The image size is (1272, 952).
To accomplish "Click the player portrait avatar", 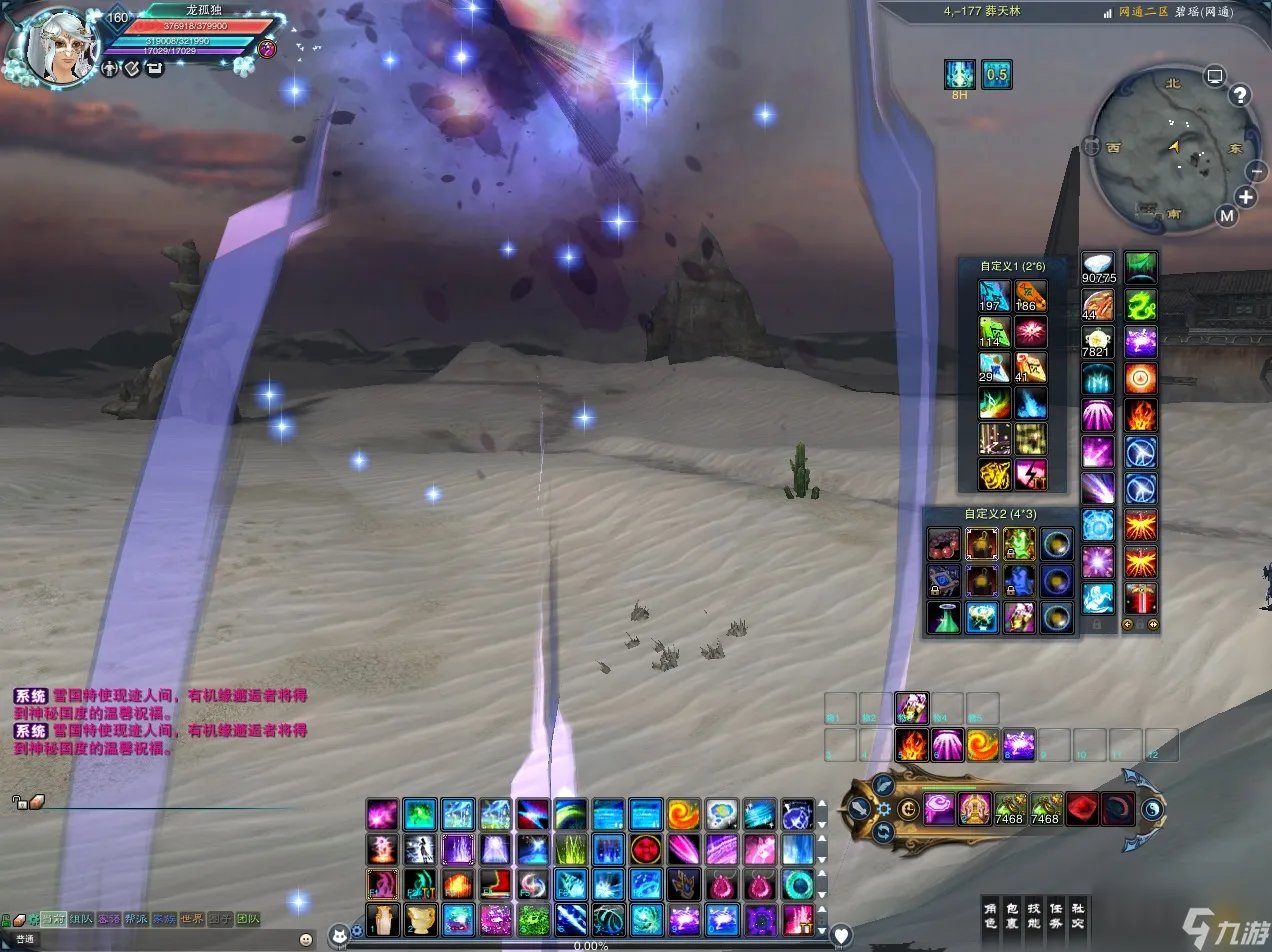I will [x=56, y=48].
